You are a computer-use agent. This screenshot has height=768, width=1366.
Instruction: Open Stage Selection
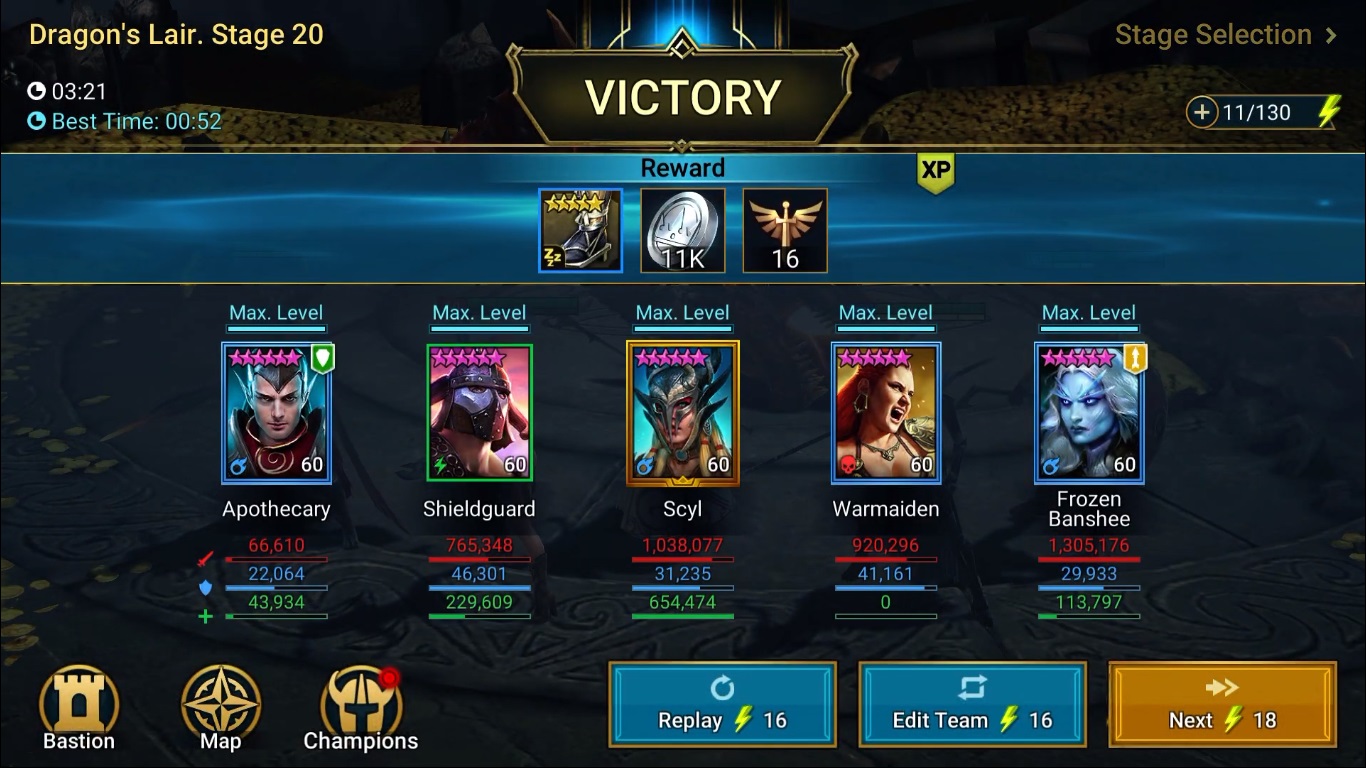click(1213, 35)
